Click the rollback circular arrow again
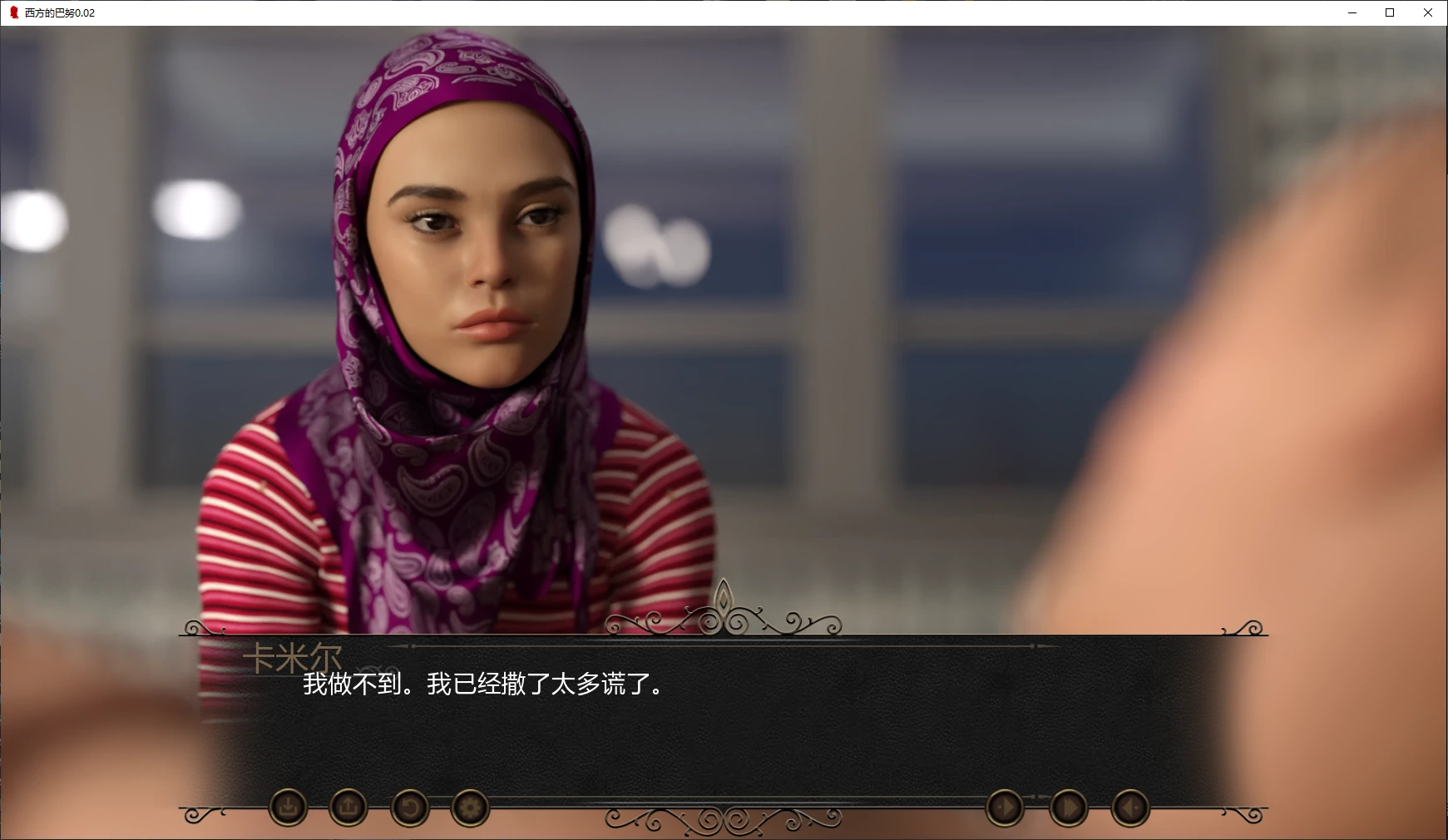The width and height of the screenshot is (1448, 840). click(x=410, y=808)
